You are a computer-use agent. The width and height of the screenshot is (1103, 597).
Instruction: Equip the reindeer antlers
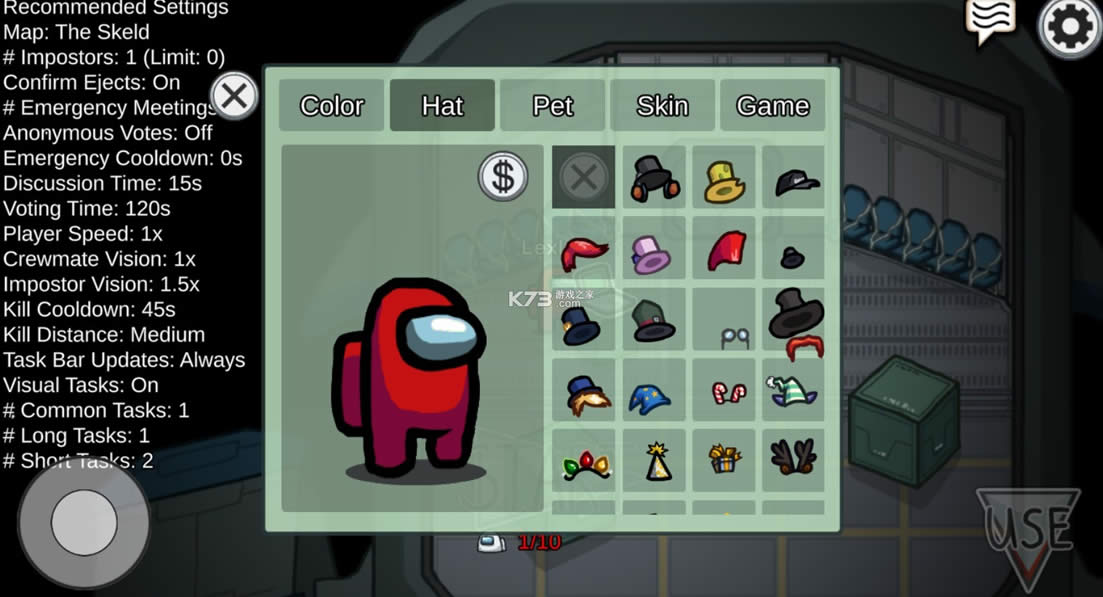[x=794, y=458]
